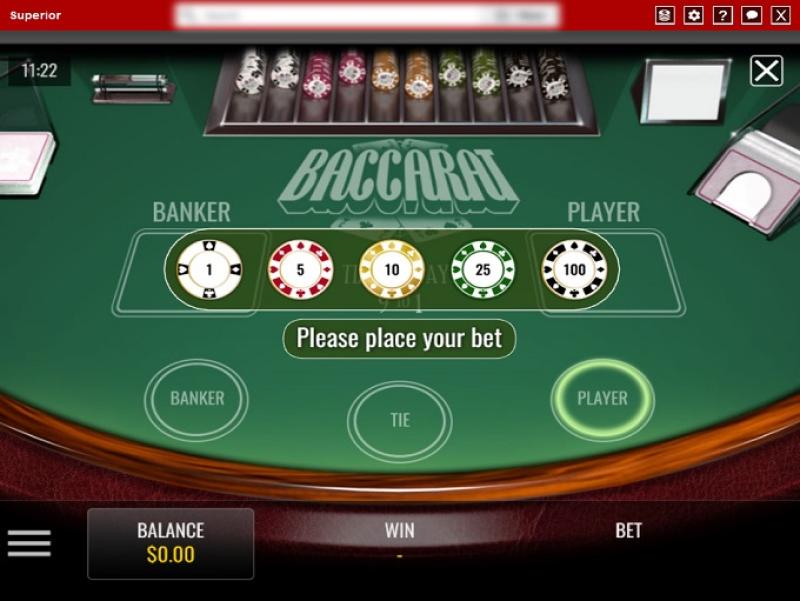
Task: Choose the red 5 chip
Action: coord(300,270)
